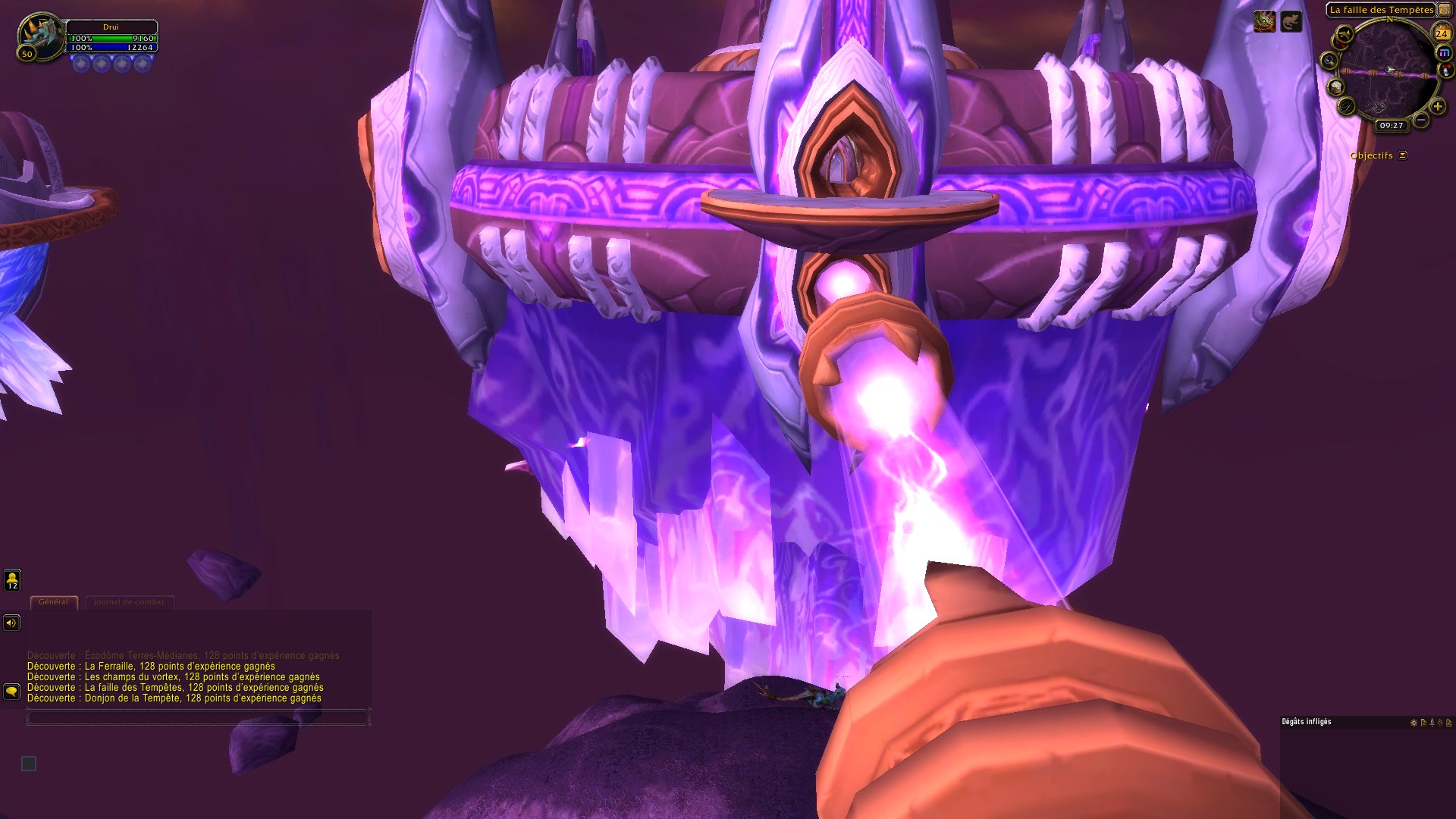Click the sword segment icon on the damage meter

(1432, 723)
